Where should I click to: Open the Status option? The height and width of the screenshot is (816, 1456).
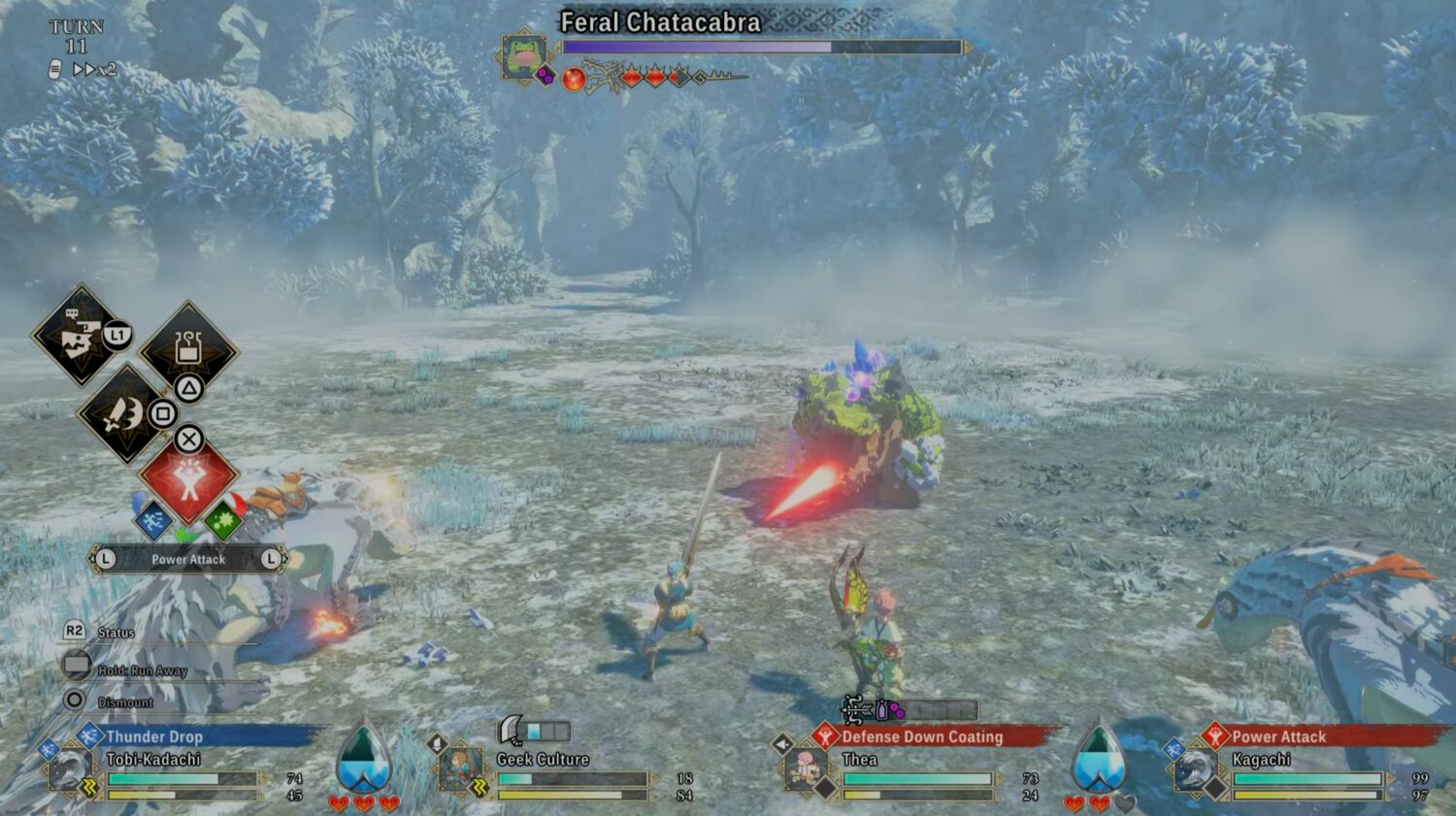(x=115, y=633)
